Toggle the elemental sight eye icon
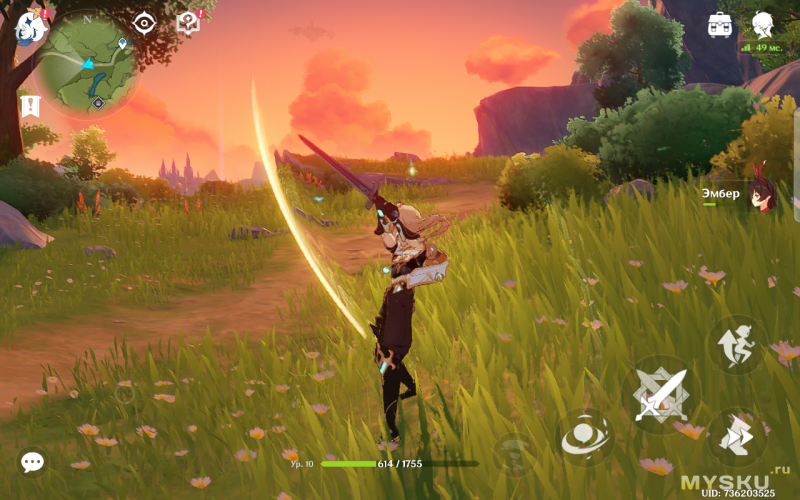The image size is (800, 500). pos(145,23)
